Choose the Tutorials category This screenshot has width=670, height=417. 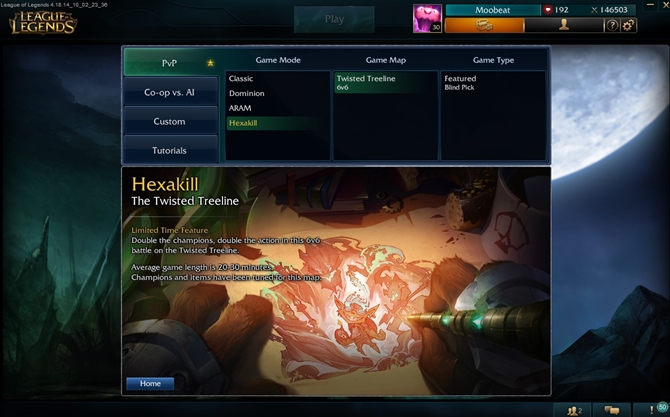pyautogui.click(x=170, y=150)
